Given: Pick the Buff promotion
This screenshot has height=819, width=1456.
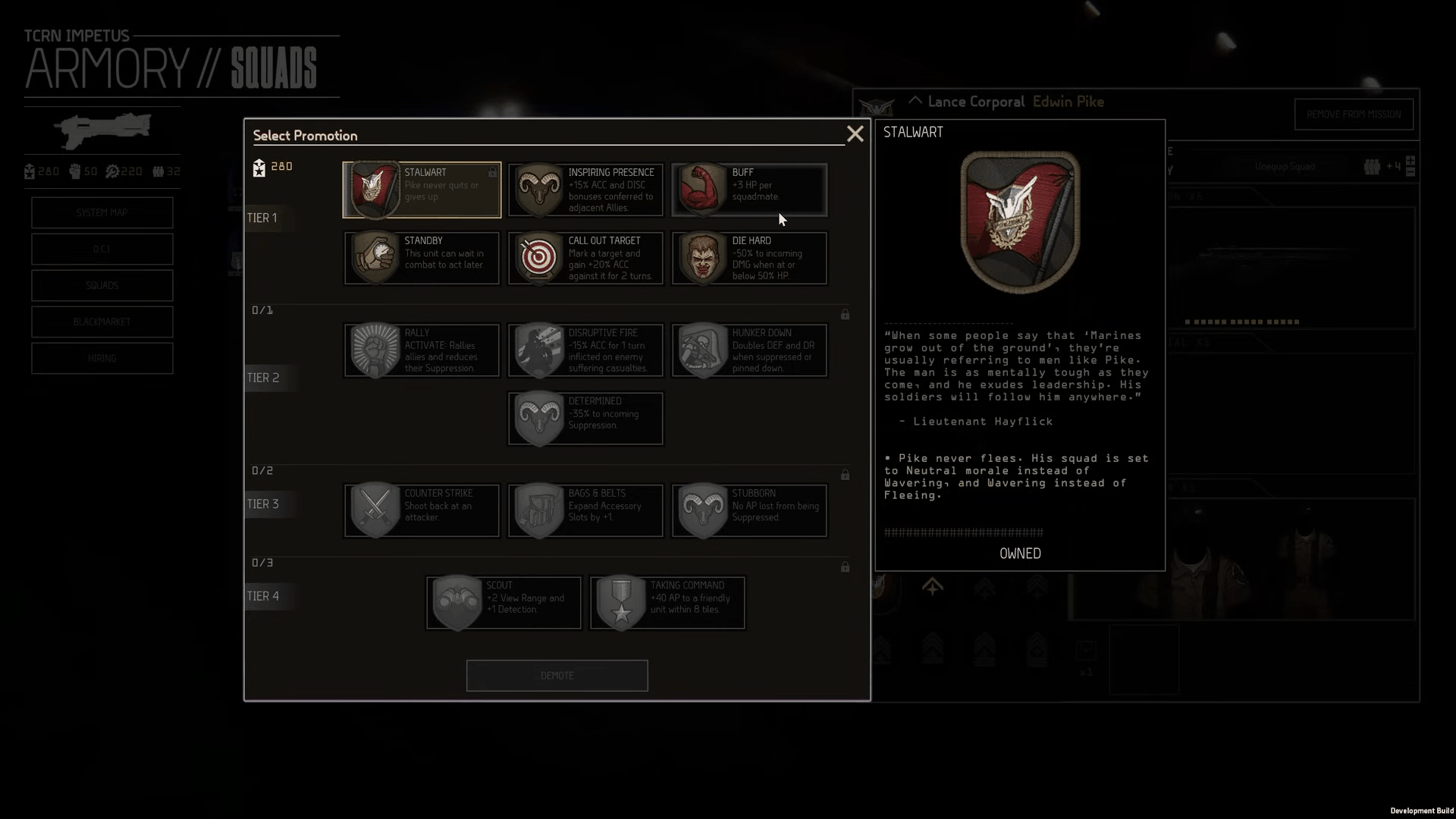Looking at the screenshot, I should pos(749,190).
